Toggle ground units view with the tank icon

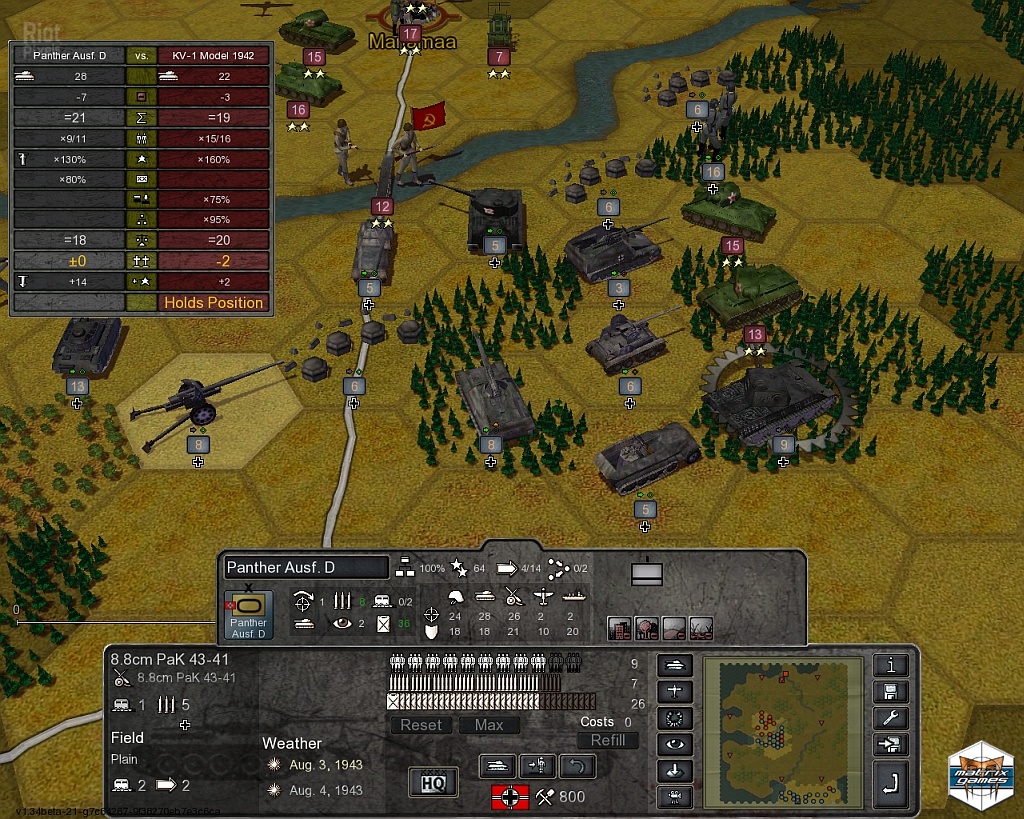[x=674, y=666]
